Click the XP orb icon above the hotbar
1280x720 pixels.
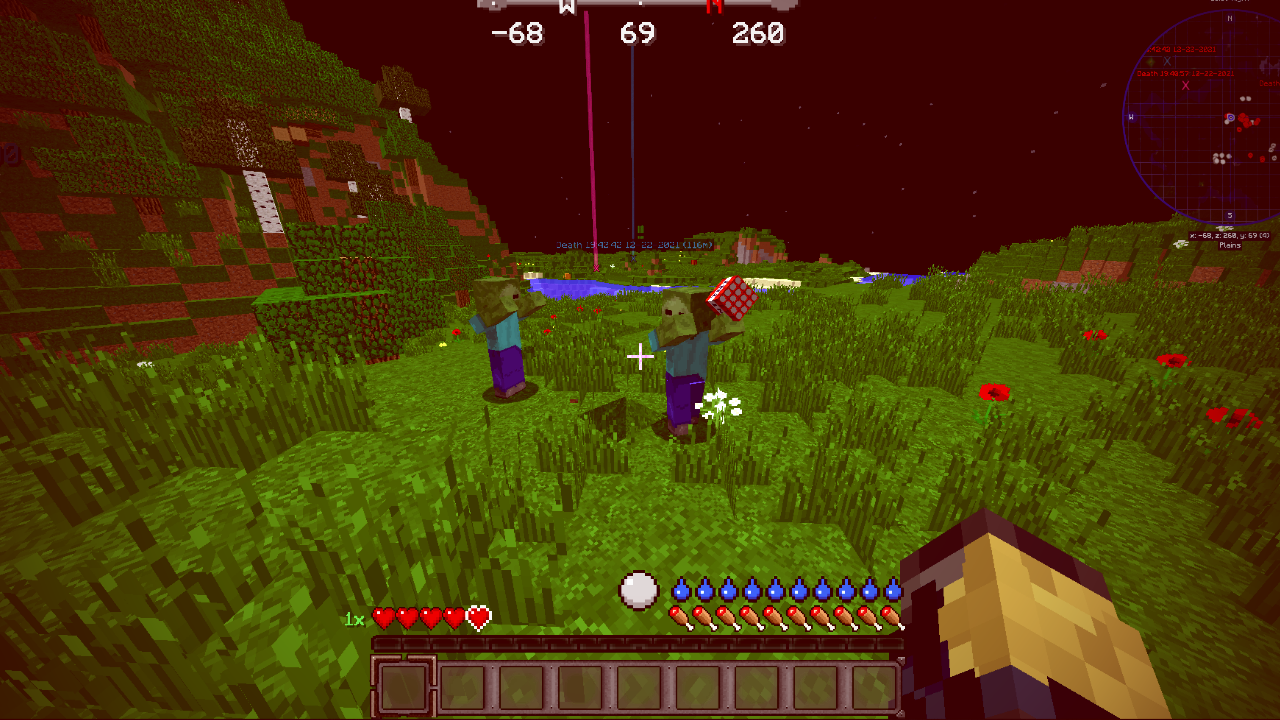tap(640, 590)
